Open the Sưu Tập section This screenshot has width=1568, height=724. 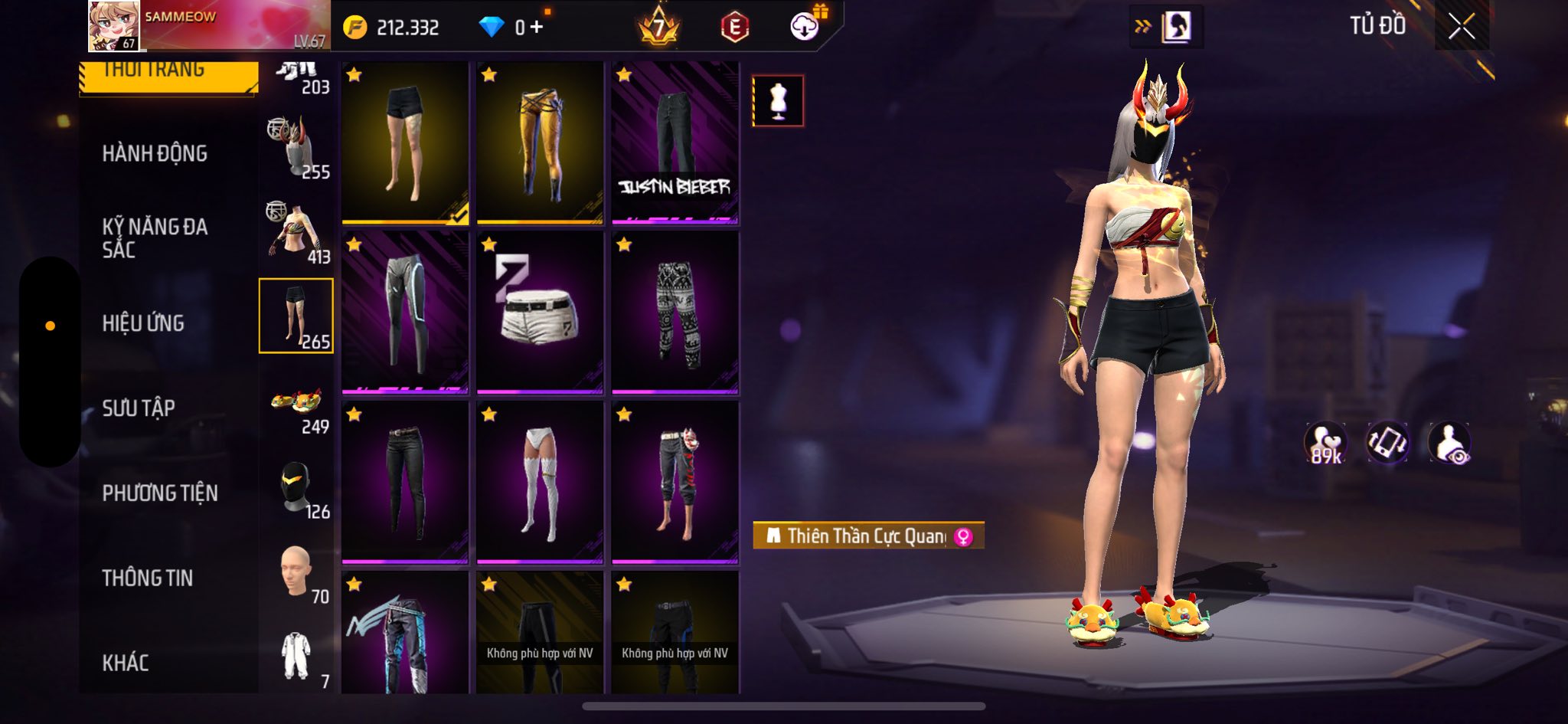click(x=139, y=408)
